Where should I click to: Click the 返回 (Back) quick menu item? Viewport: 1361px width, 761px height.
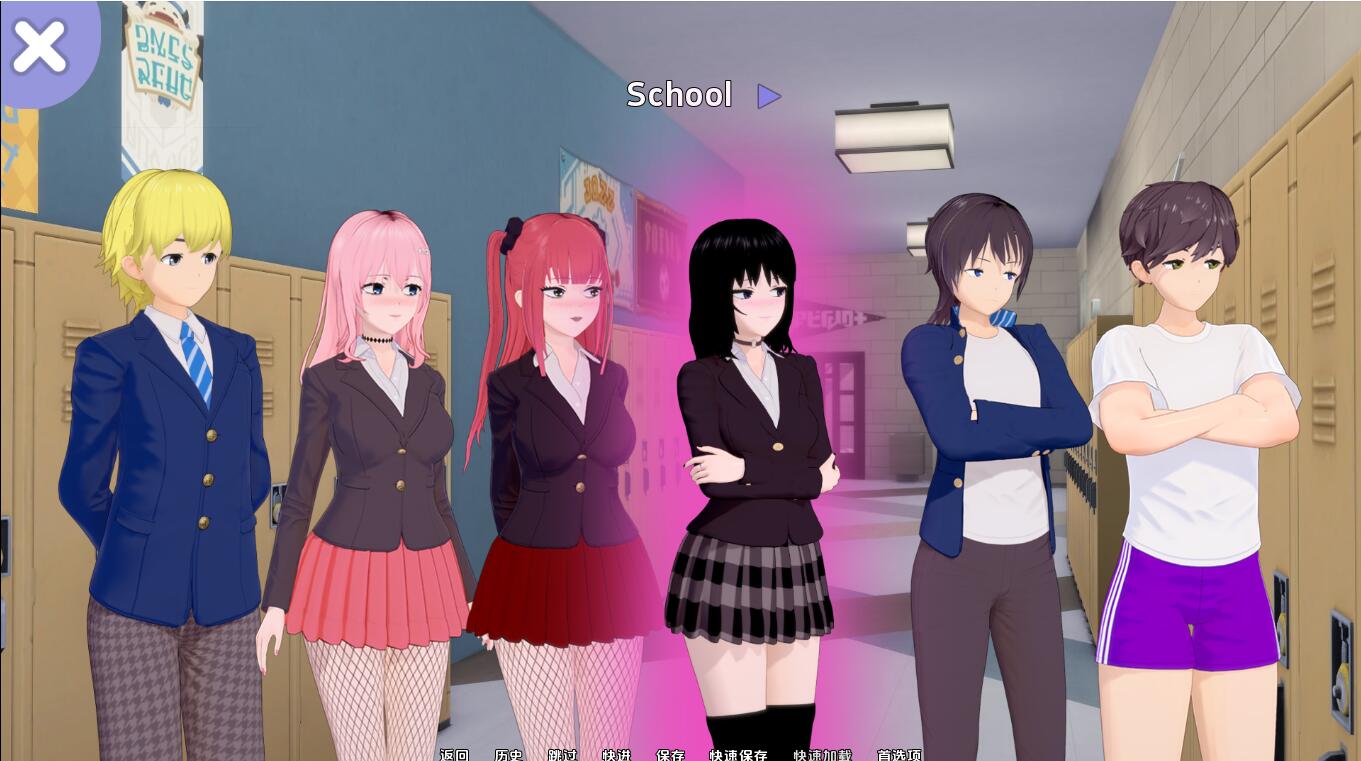(x=455, y=755)
